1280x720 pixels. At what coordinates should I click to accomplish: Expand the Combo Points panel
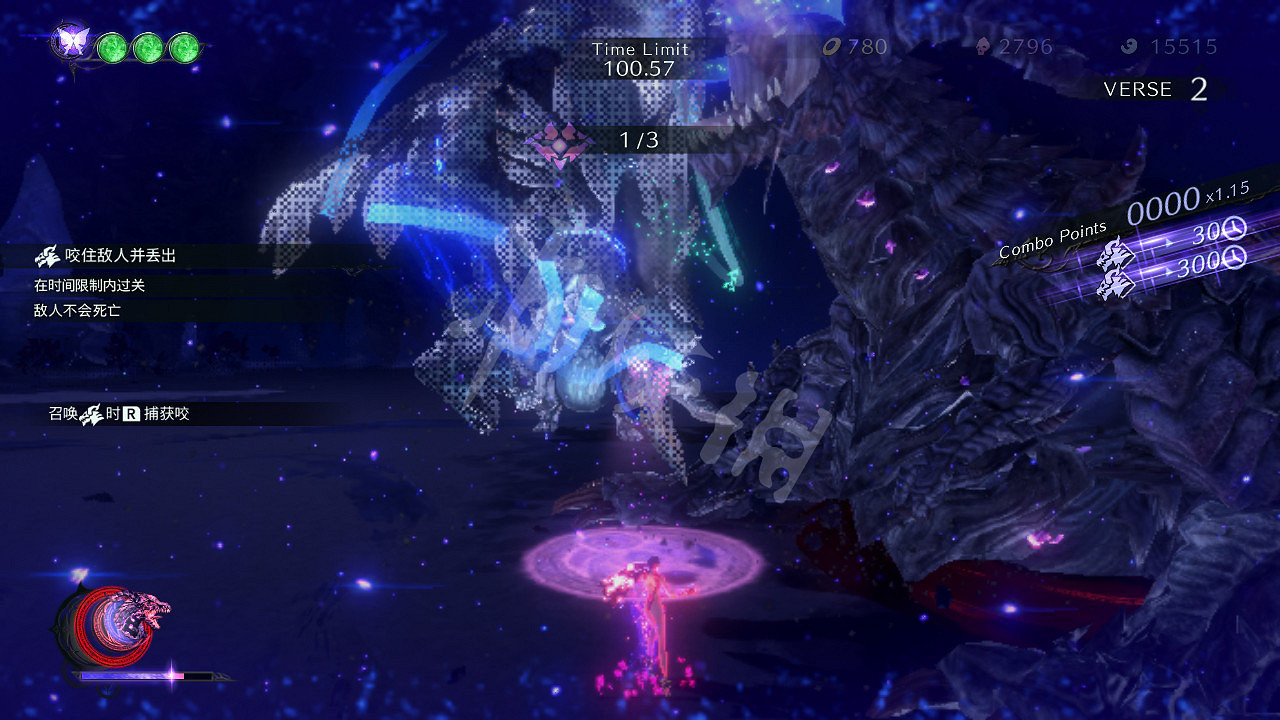pos(1052,240)
